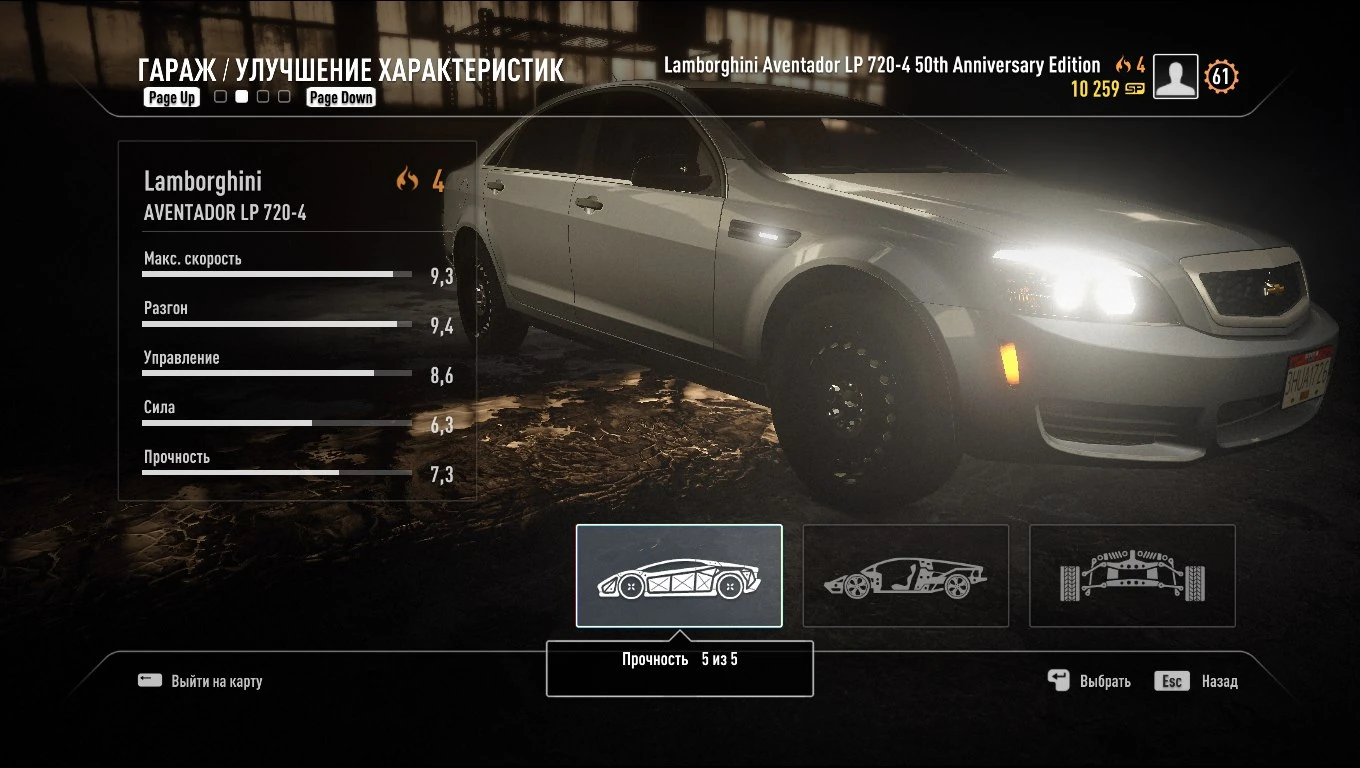The image size is (1360, 768).
Task: Confirm with the Выбрать option
Action: click(1089, 681)
